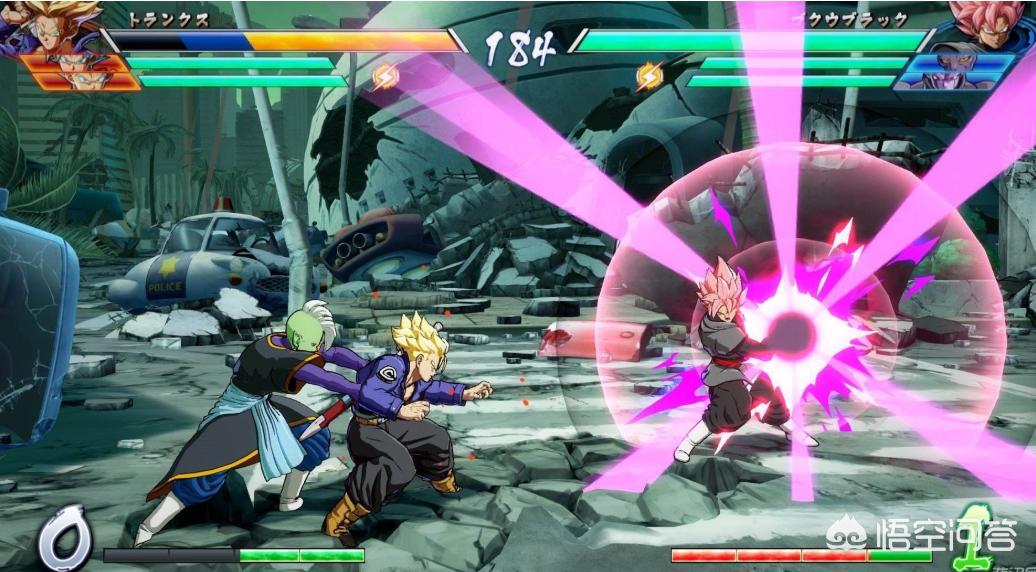Viewport: 1036px width, 572px height.
Task: Click the lightning bolt icon under Goku Black's health bar
Action: coord(650,75)
